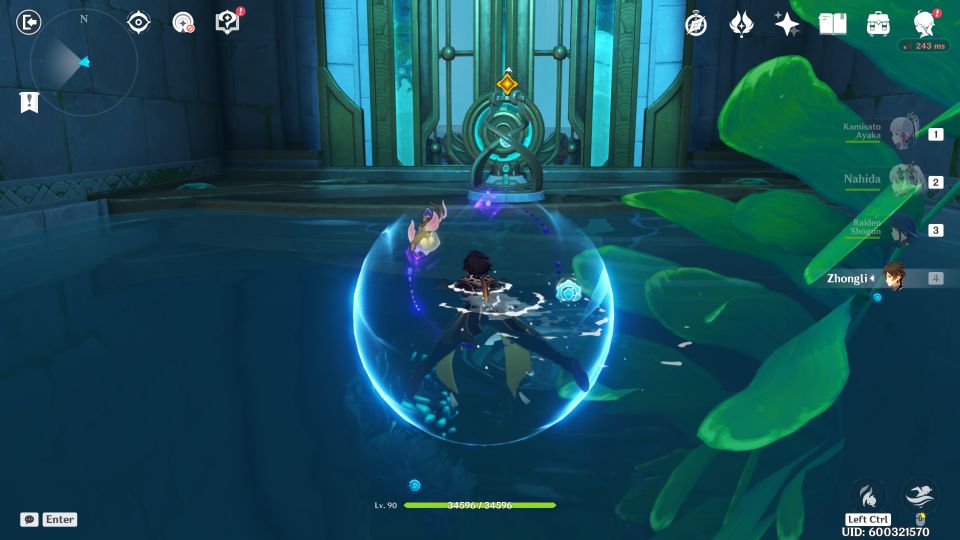Leave the domain via the exit icon

coord(29,22)
